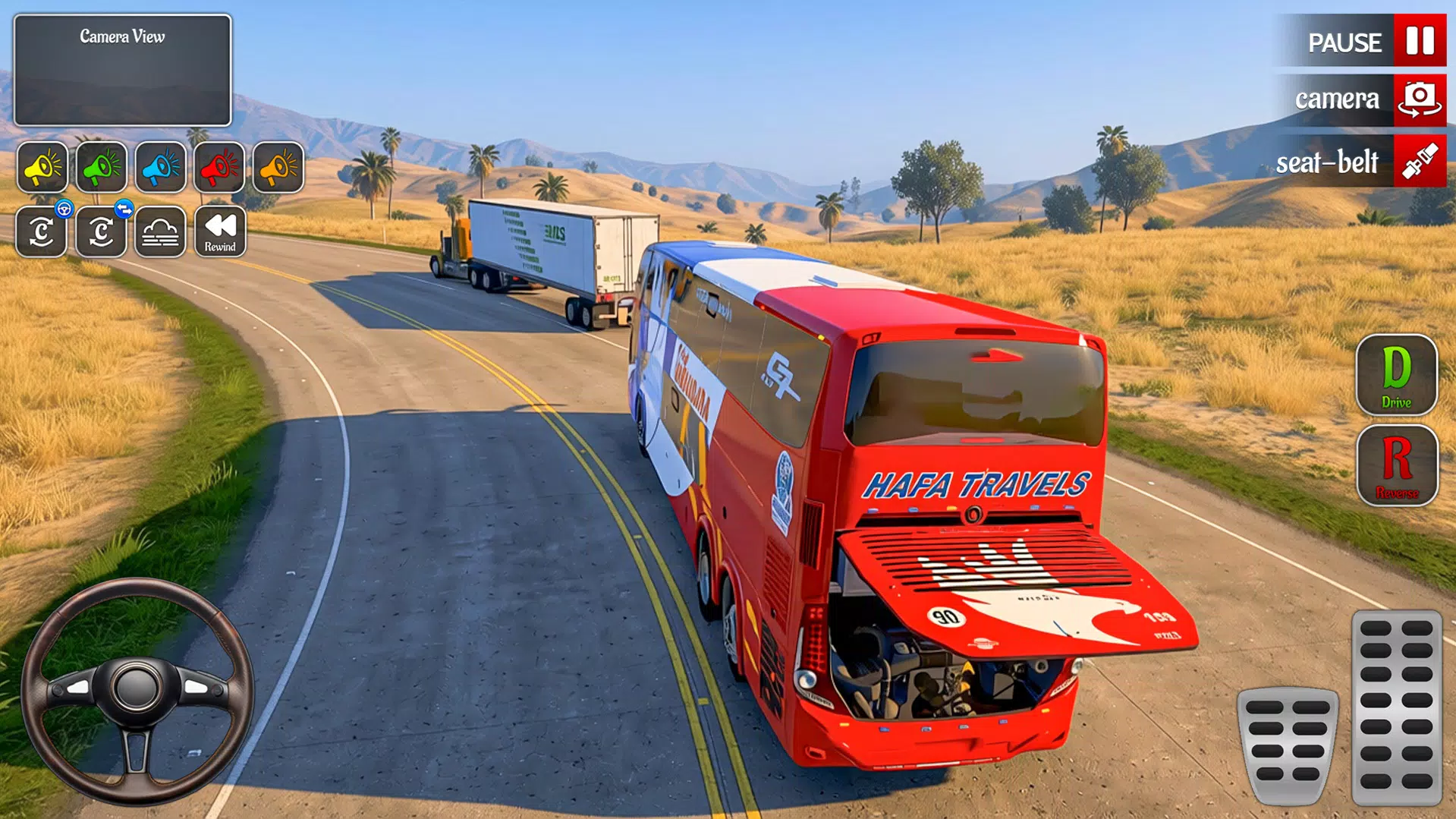
Task: Sound the green megaphone horn
Action: coord(102,168)
